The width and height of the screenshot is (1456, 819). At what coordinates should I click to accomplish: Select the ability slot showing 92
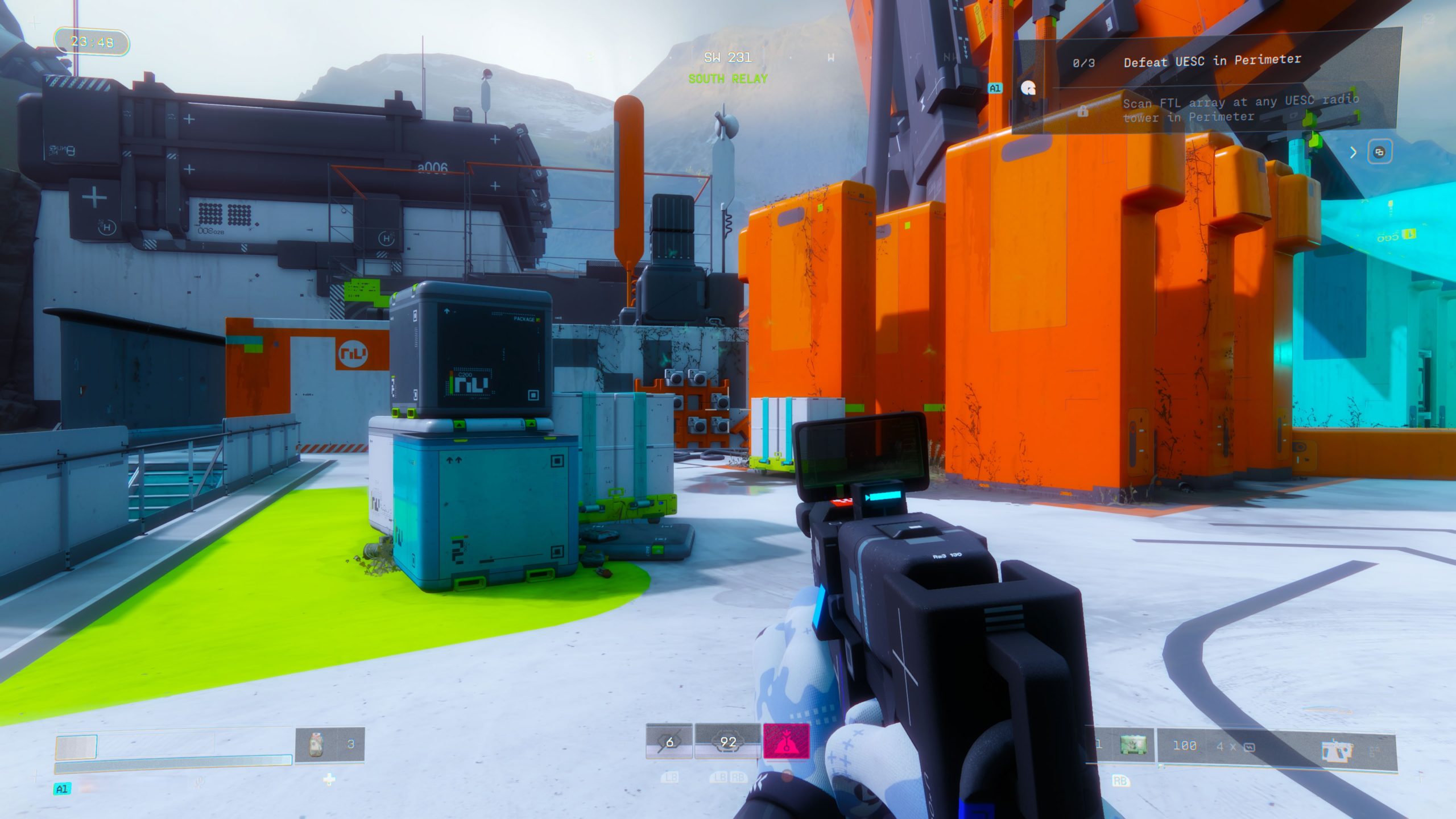pyautogui.click(x=727, y=742)
